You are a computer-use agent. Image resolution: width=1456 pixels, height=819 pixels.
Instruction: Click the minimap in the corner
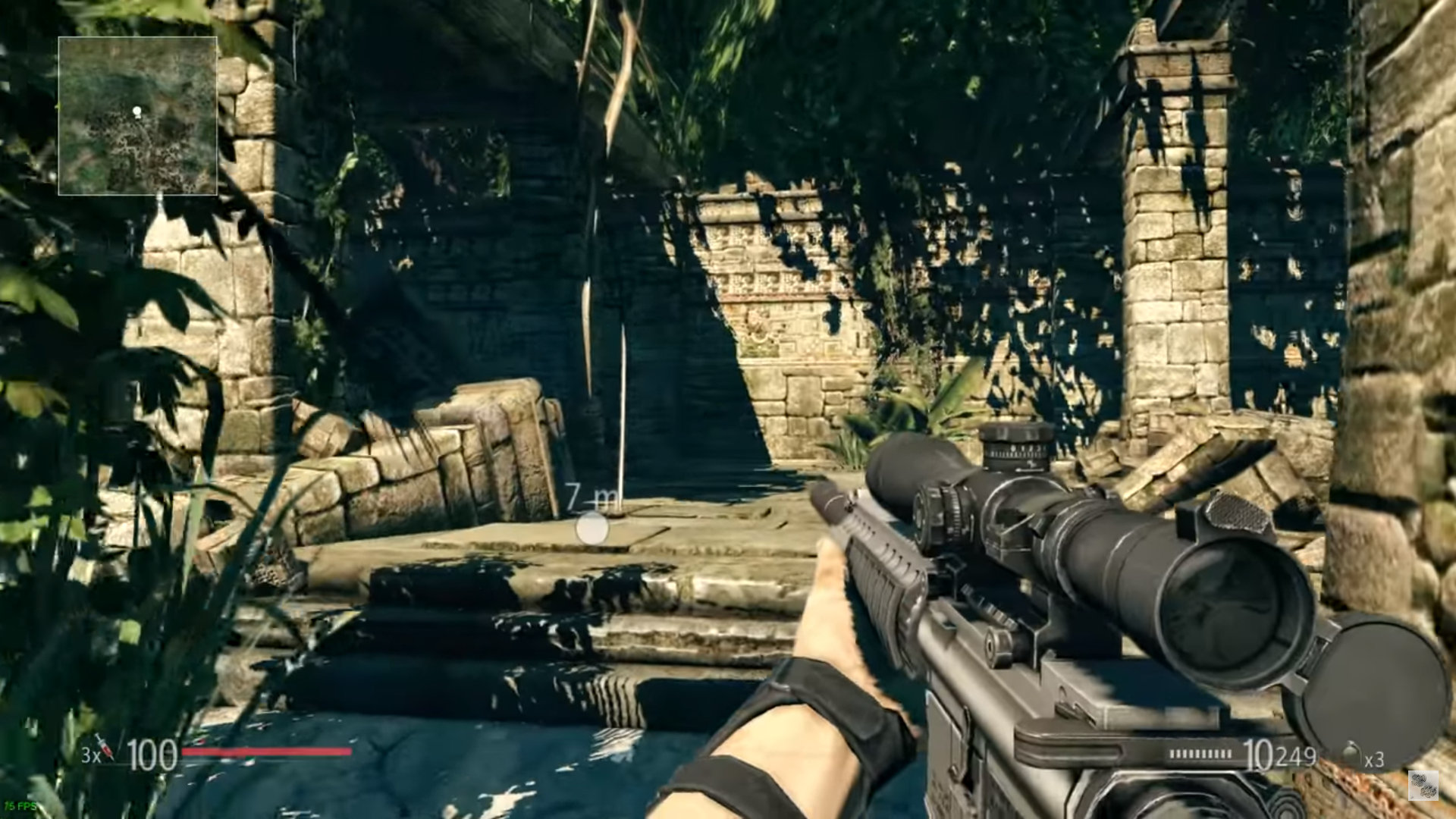(138, 116)
